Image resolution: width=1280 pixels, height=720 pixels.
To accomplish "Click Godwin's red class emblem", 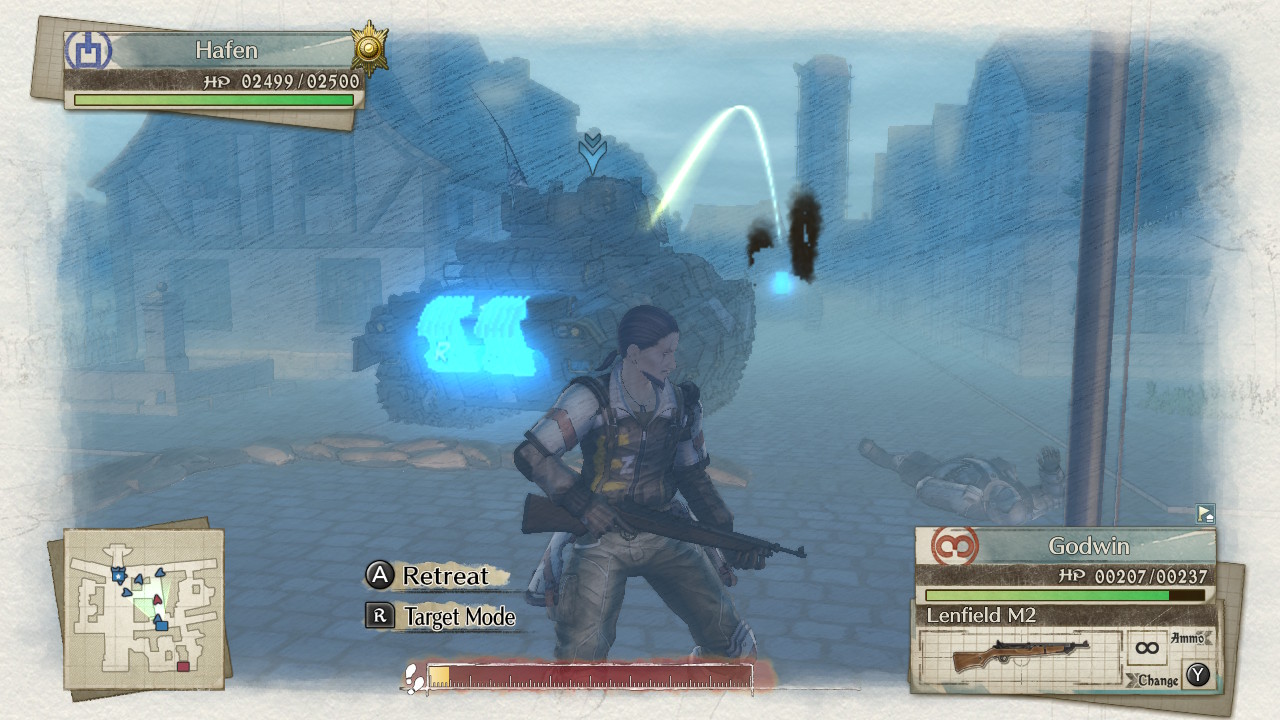I will click(x=955, y=547).
